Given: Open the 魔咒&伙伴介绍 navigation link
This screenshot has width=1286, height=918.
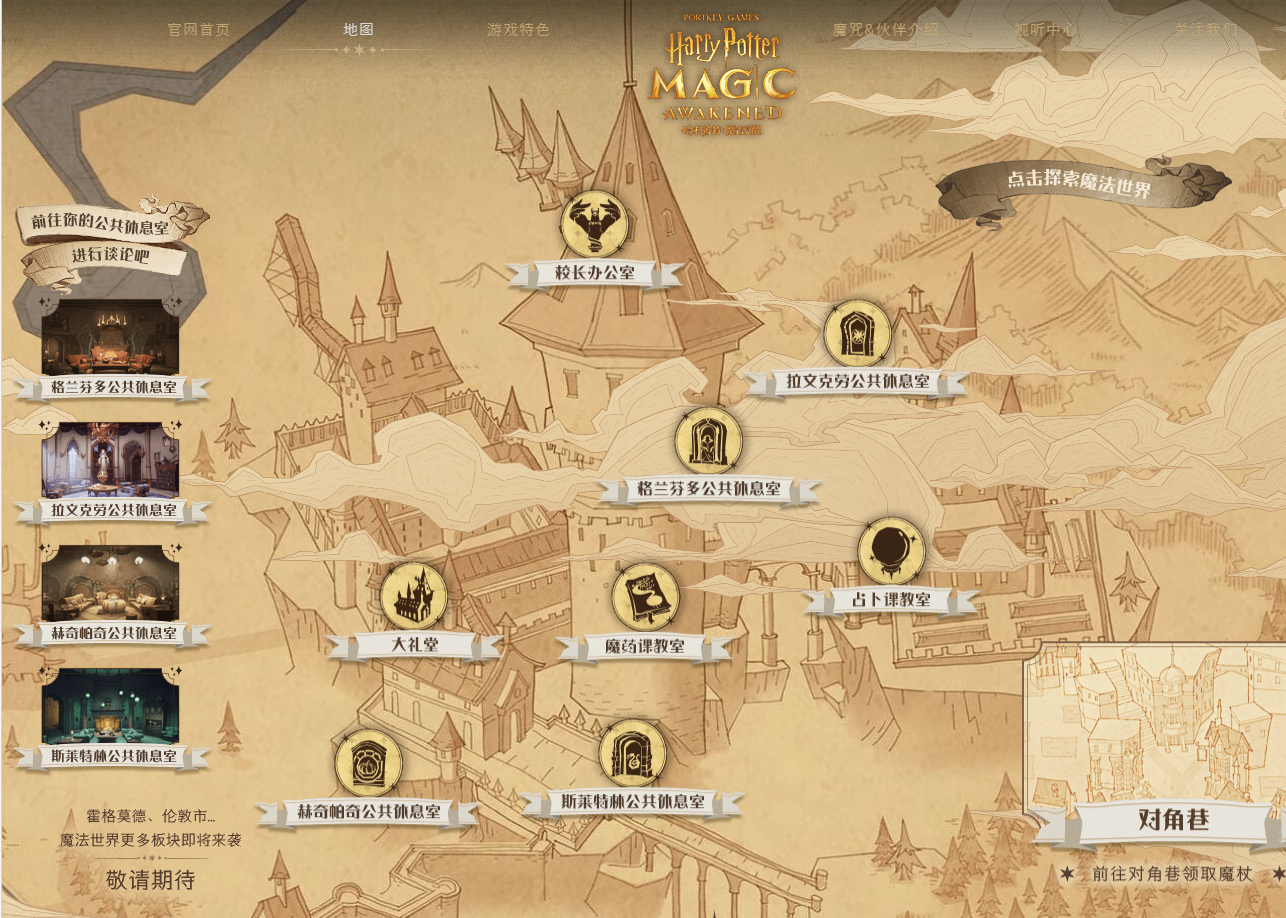Looking at the screenshot, I should coord(885,29).
